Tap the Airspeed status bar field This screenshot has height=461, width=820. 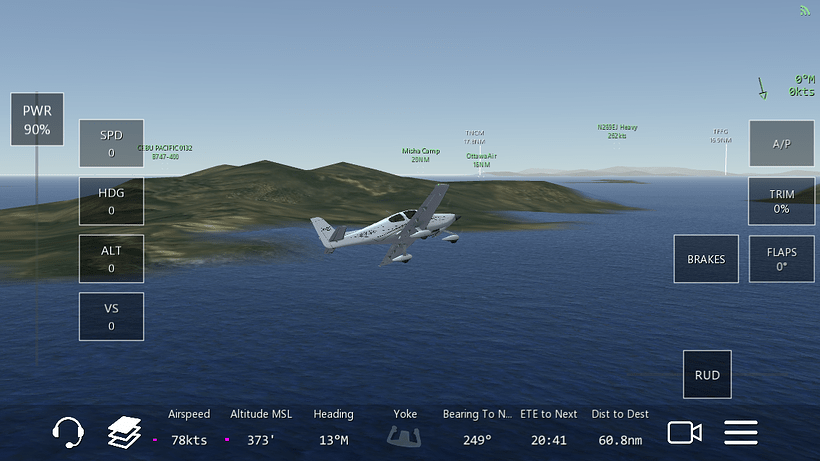189,428
